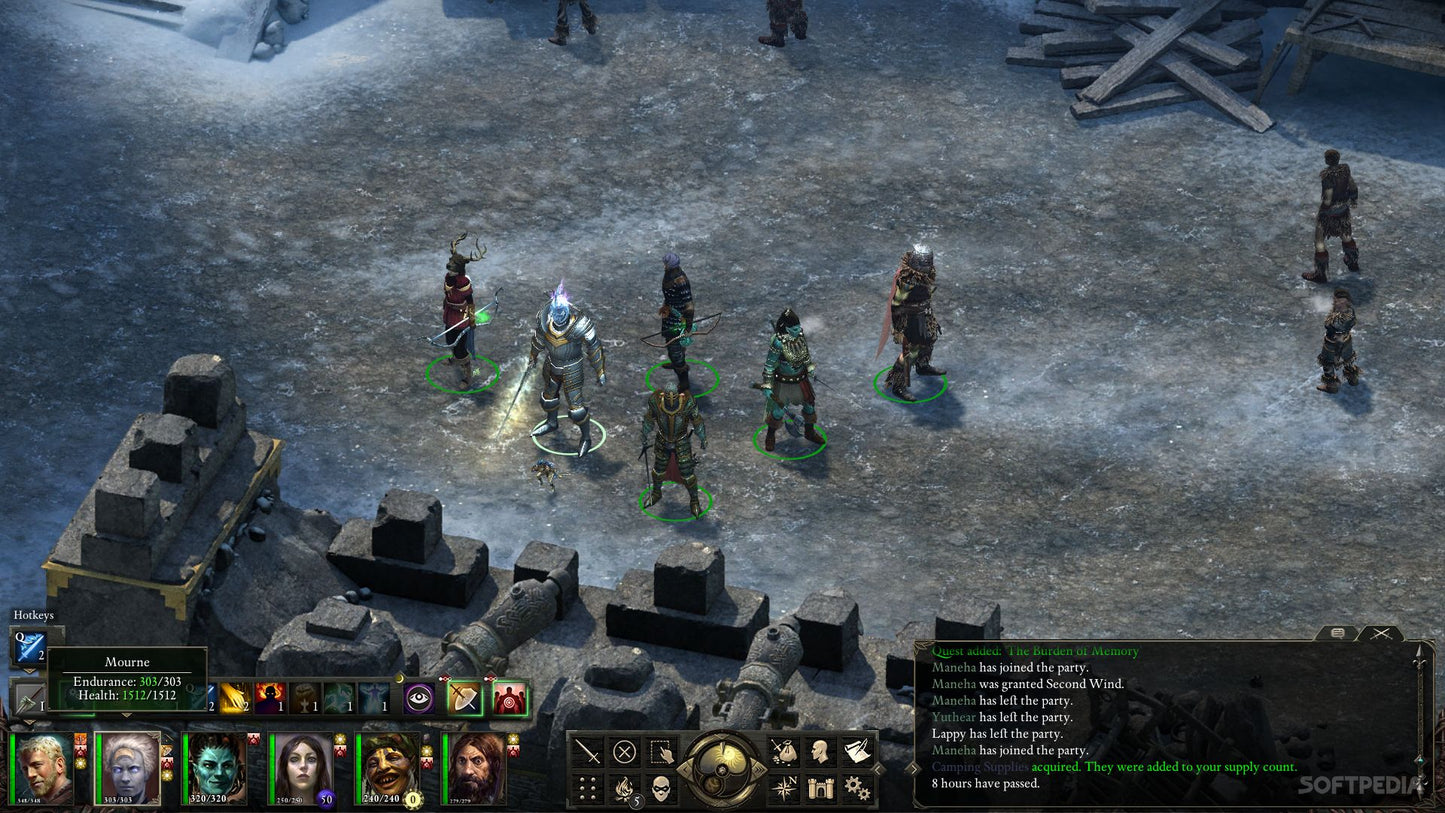This screenshot has height=813, width=1445.
Task: Open the inventory money bag icon
Action: coord(784,751)
